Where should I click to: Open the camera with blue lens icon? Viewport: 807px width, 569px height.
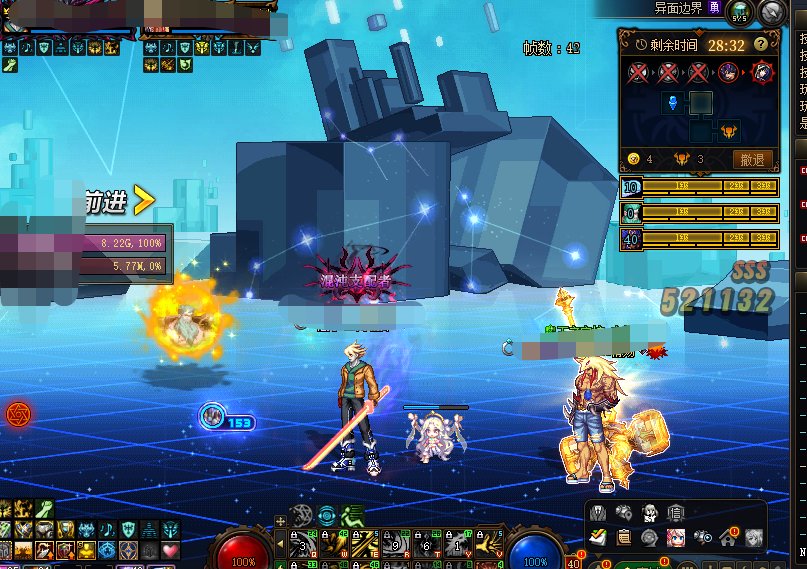point(703,538)
